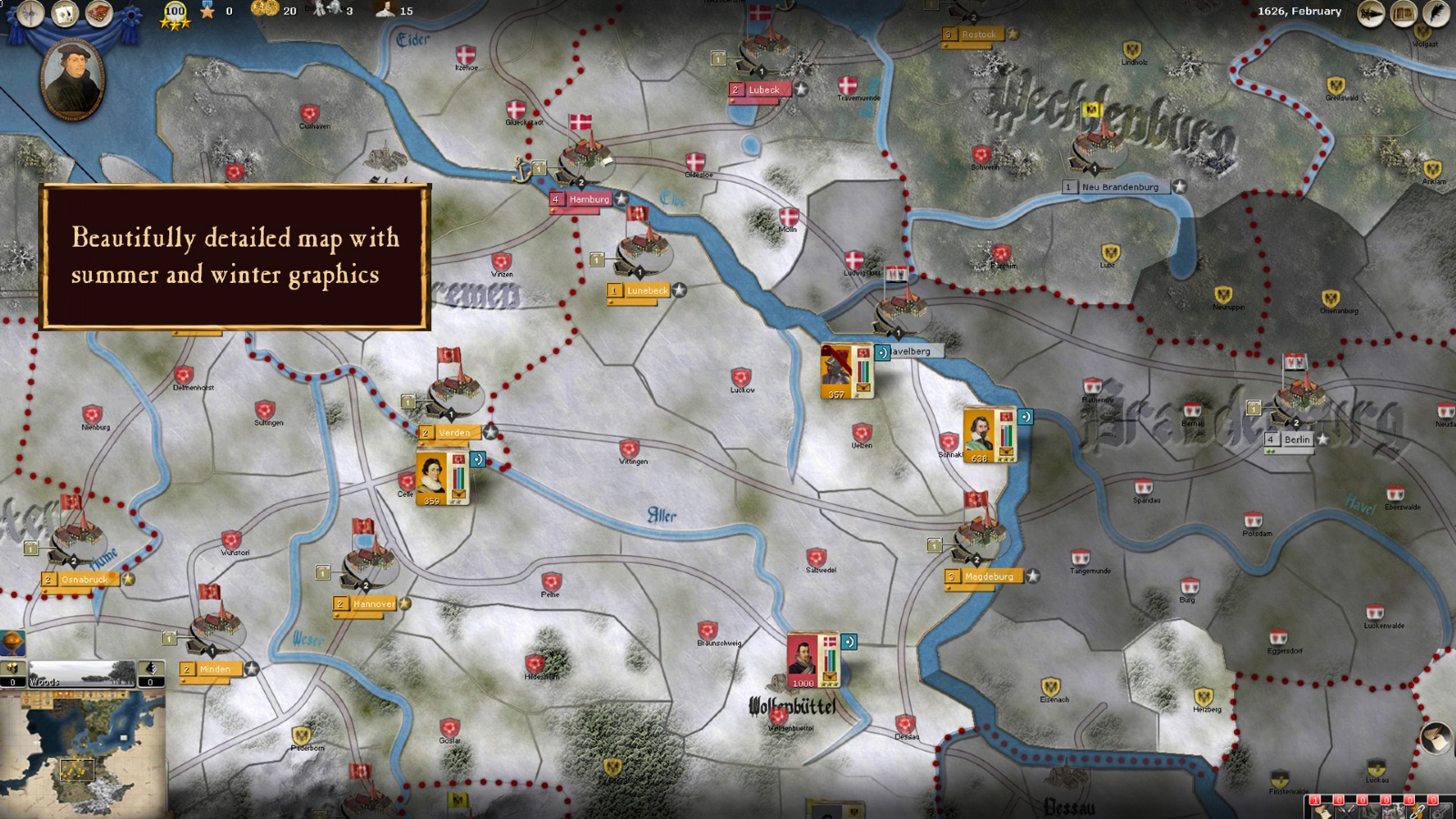This screenshot has height=819, width=1456.
Task: Open the playing cards plate top left
Action: tap(64, 13)
